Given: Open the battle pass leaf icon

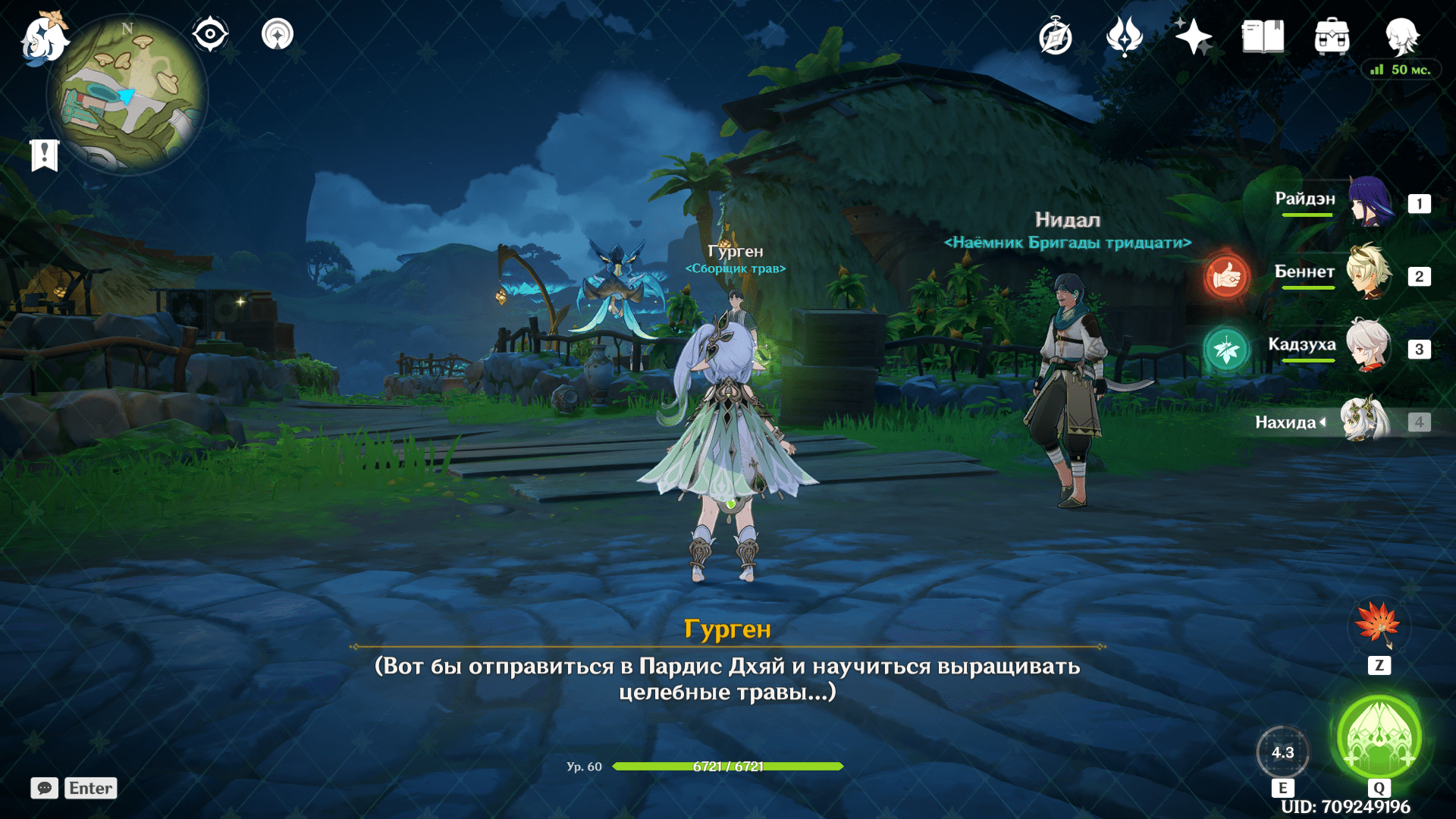Looking at the screenshot, I should (x=1125, y=36).
